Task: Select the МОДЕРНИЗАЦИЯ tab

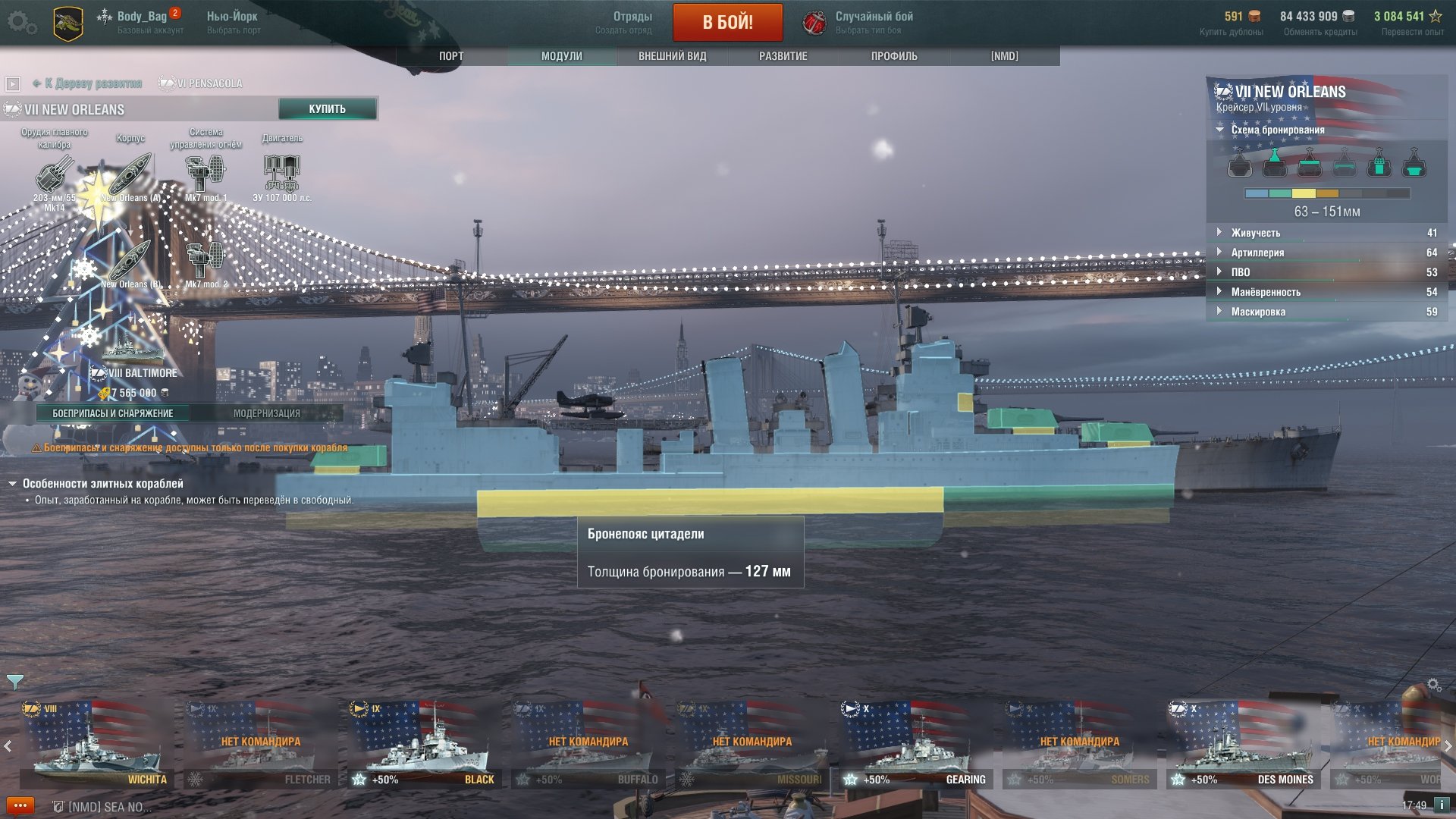Action: [x=266, y=413]
